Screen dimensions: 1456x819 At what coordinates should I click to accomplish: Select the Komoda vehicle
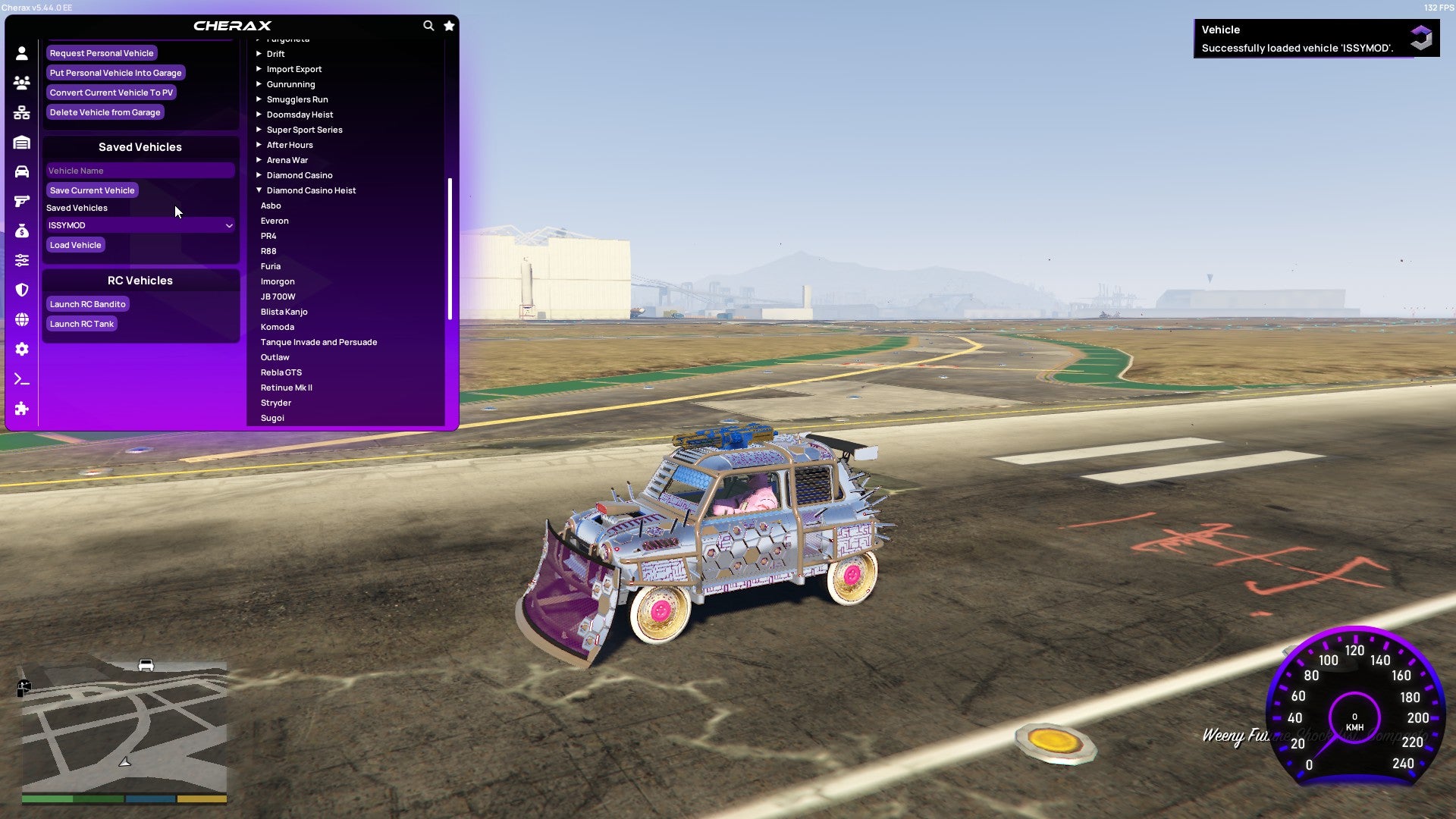278,327
